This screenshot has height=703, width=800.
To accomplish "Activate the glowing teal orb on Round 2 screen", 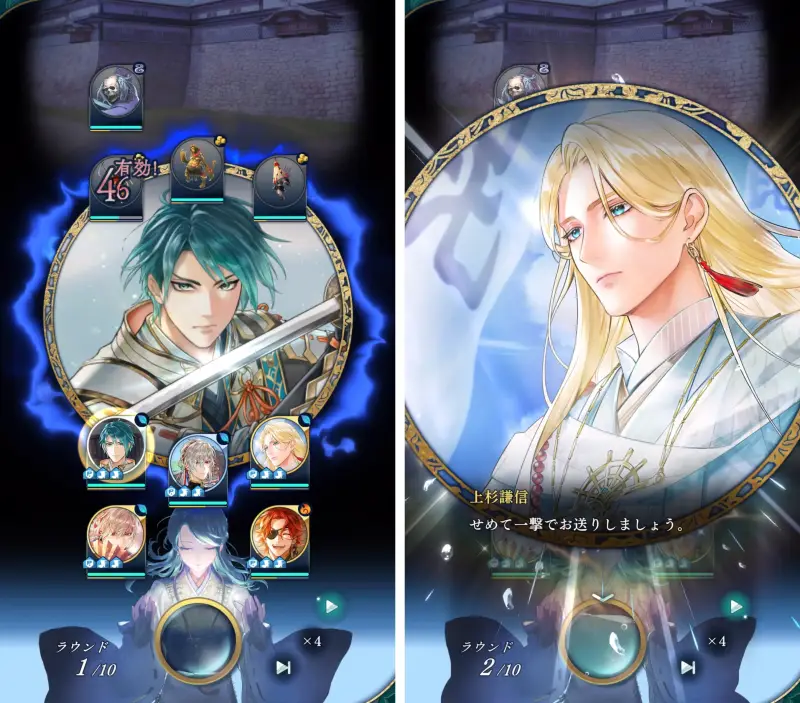I will tap(601, 638).
